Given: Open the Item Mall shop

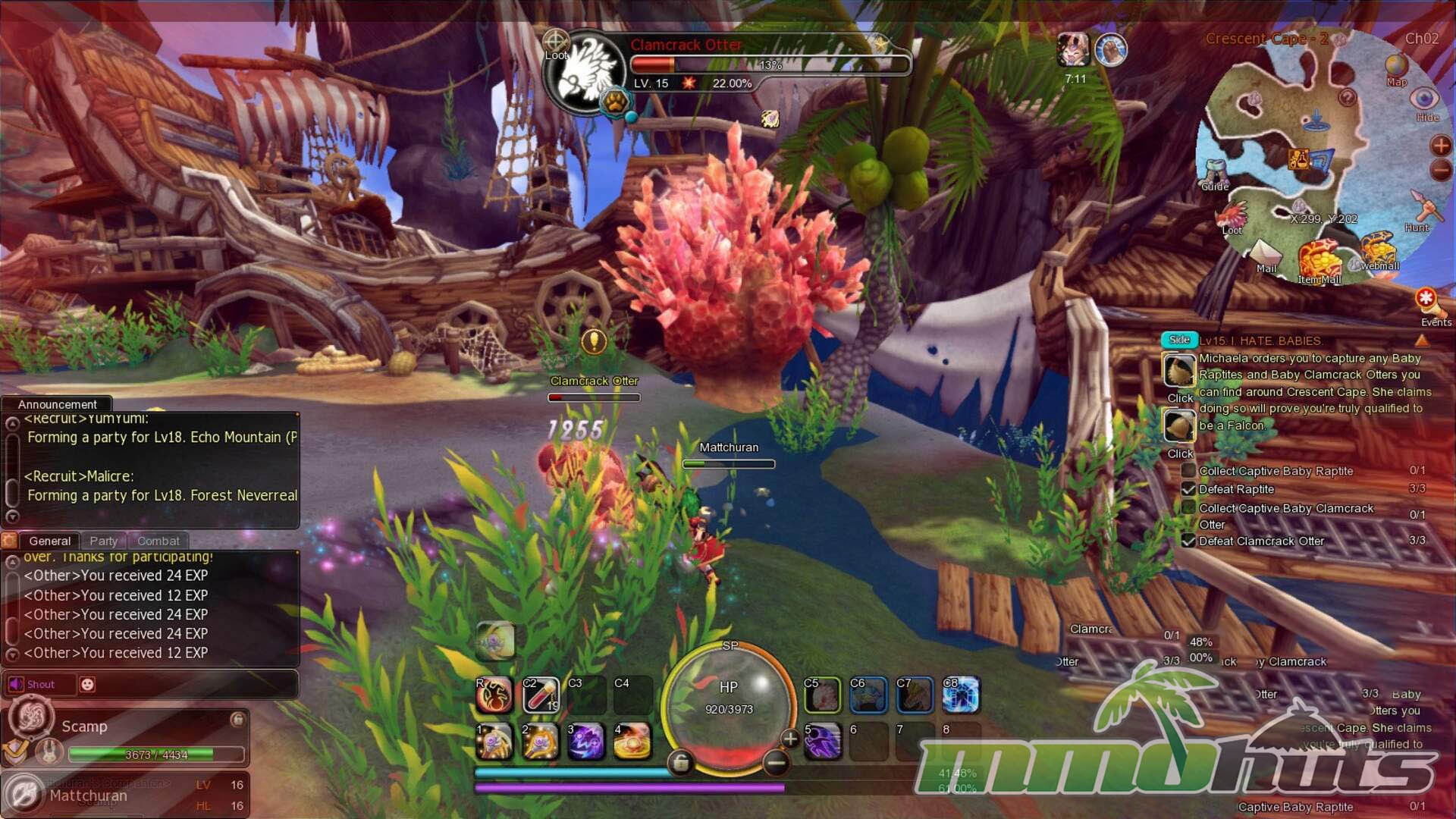Looking at the screenshot, I should click(x=1319, y=262).
